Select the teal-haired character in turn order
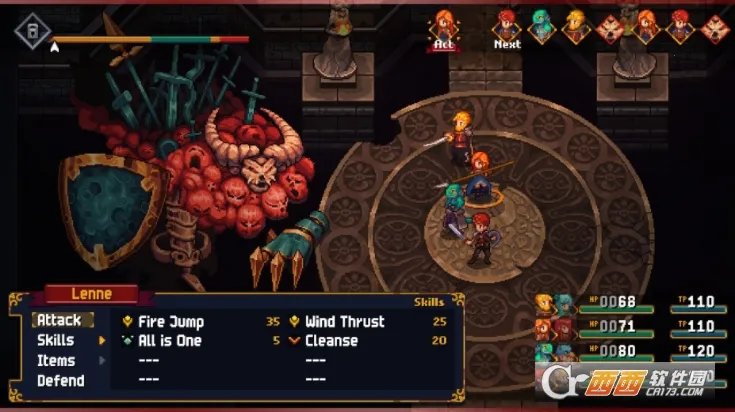Viewport: 735px width, 412px height. [541, 25]
